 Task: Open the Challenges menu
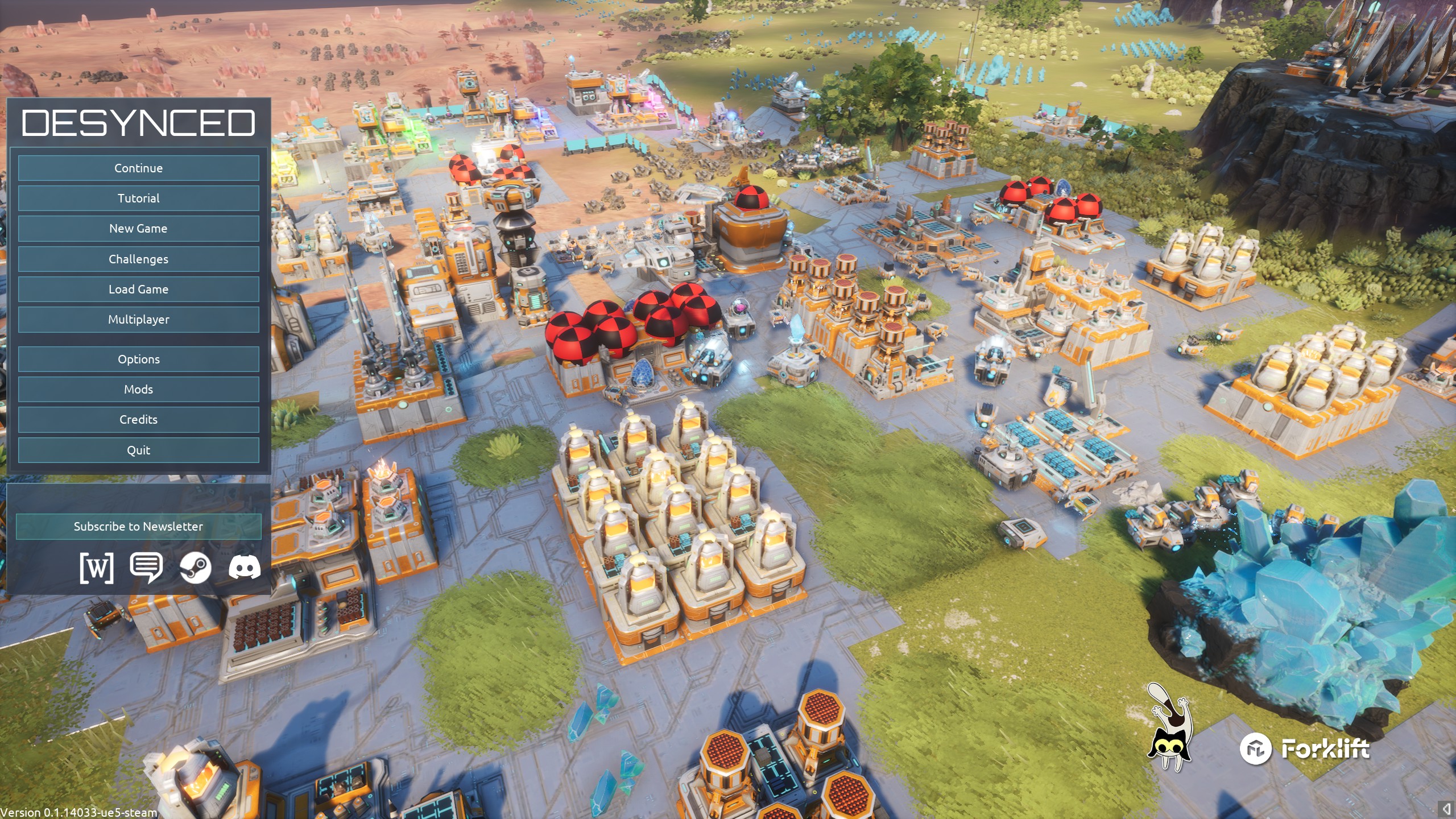pyautogui.click(x=138, y=259)
